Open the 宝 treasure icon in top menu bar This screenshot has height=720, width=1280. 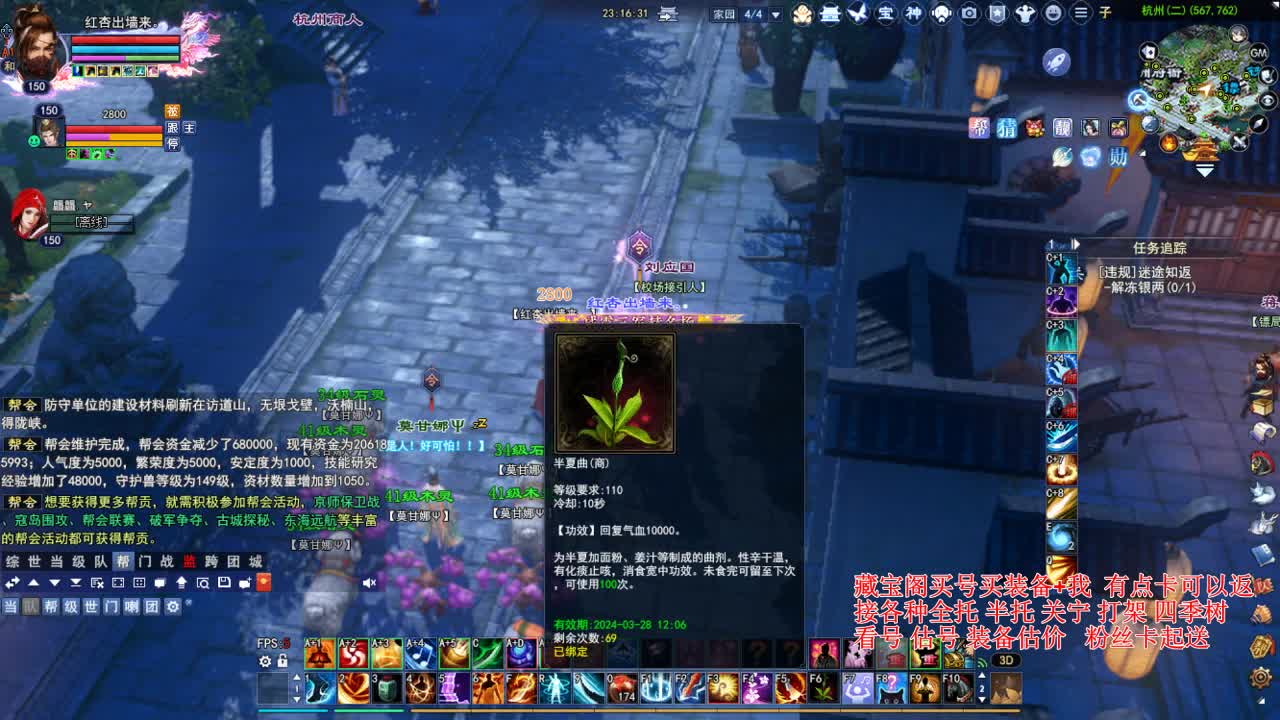887,13
